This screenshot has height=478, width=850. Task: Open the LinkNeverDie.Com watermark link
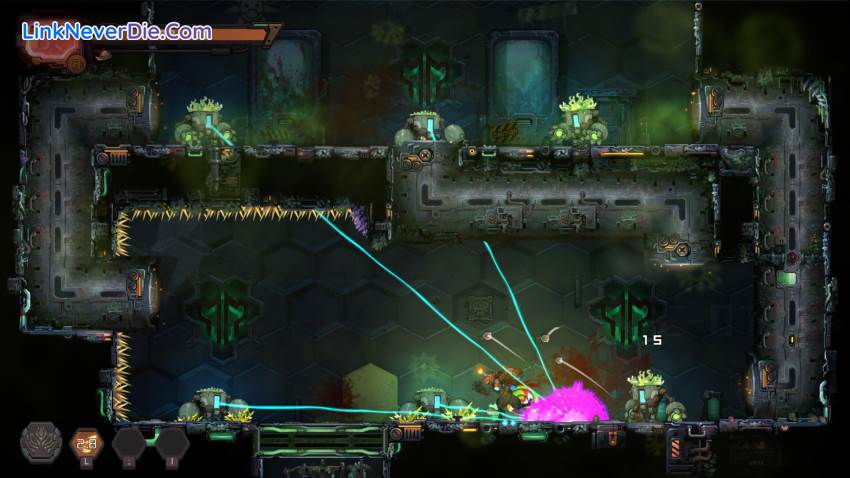(x=117, y=31)
